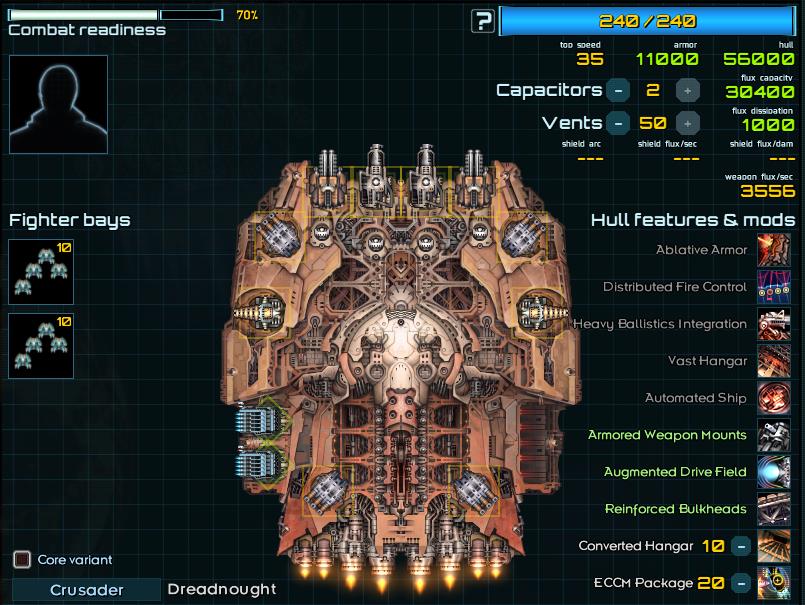Edit the Crusader variant name field
This screenshot has height=605, width=805.
click(x=87, y=589)
